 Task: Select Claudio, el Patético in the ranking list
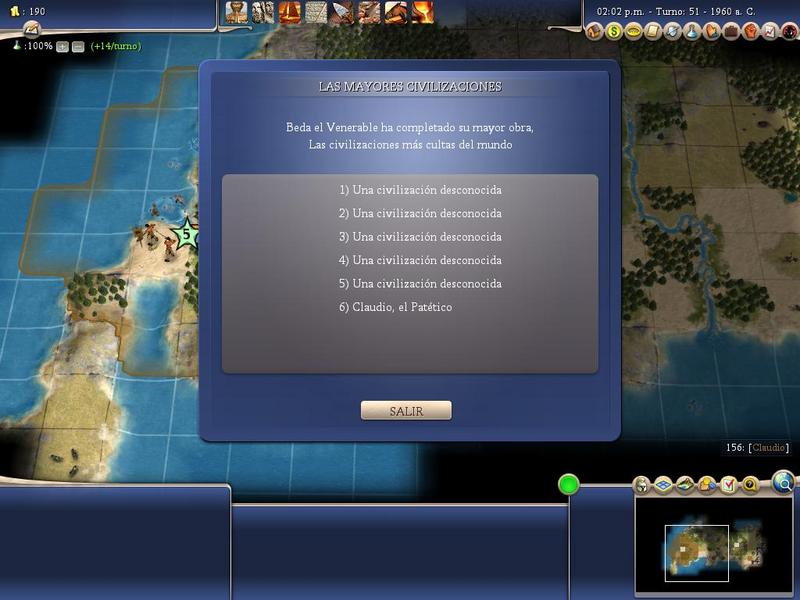pyautogui.click(x=396, y=307)
